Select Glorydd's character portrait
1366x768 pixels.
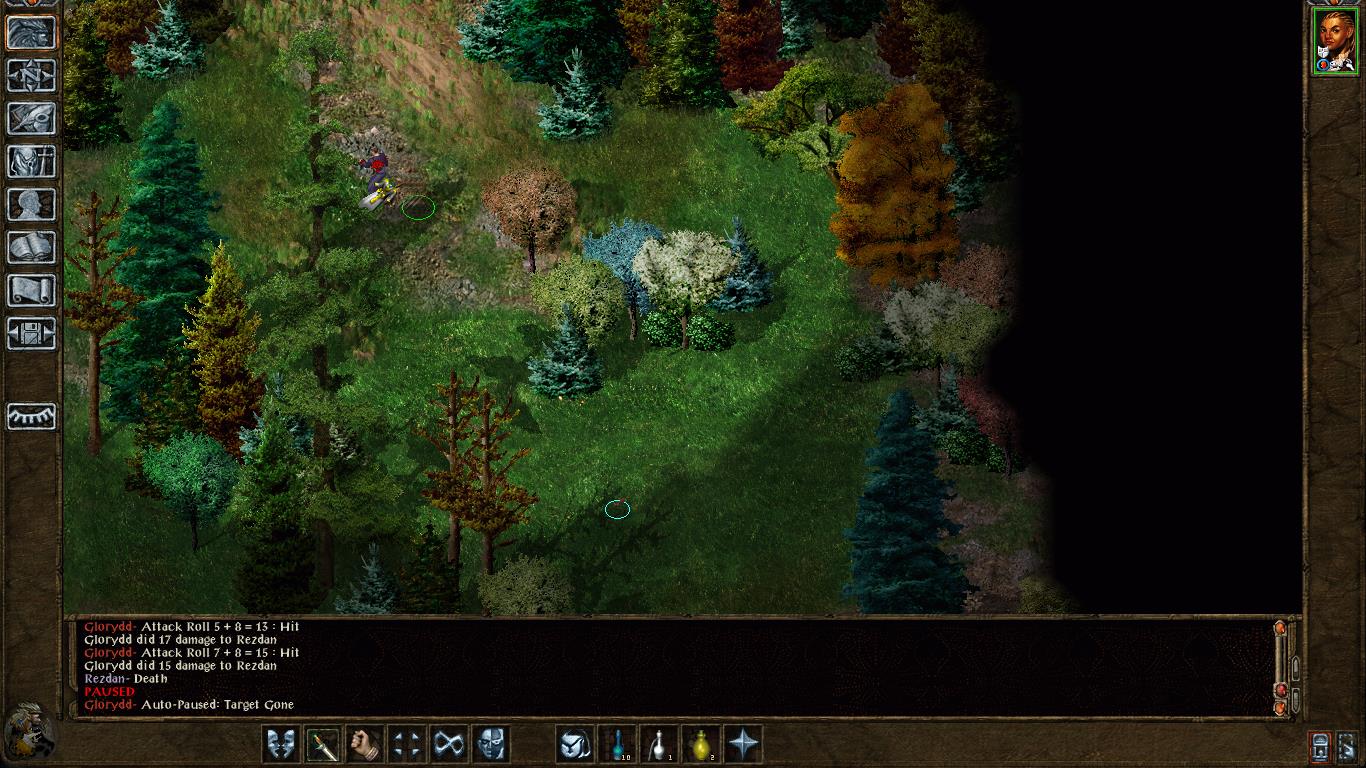[1335, 41]
